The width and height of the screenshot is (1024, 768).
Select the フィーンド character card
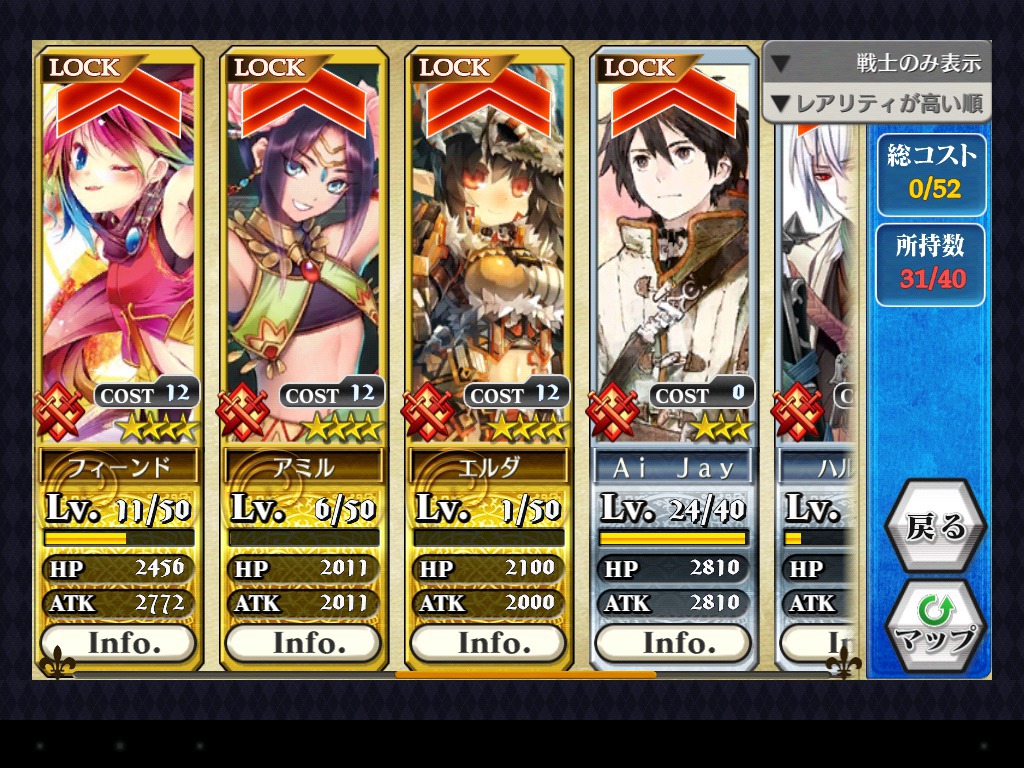[x=118, y=250]
